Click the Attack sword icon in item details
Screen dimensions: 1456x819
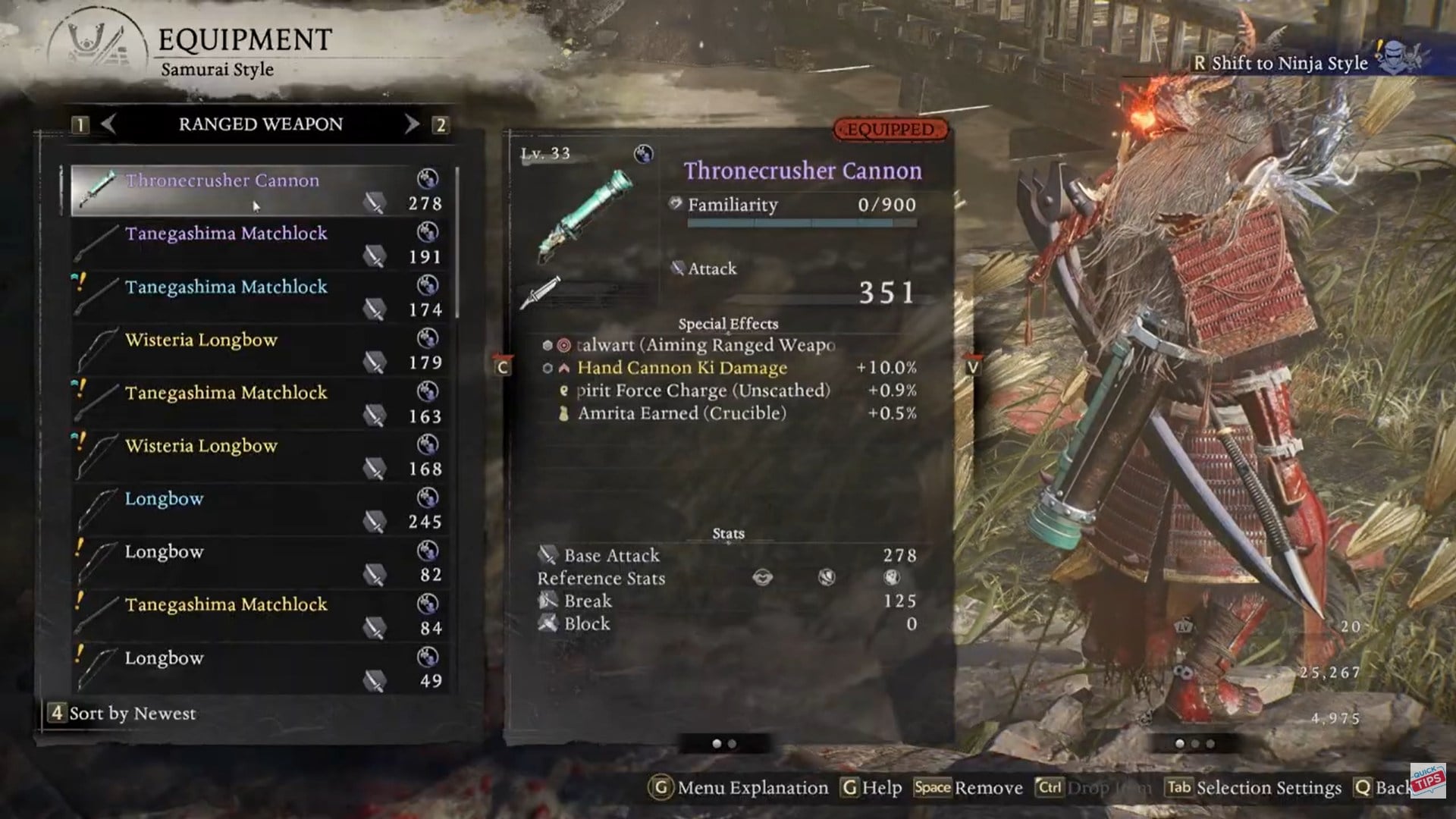[677, 268]
